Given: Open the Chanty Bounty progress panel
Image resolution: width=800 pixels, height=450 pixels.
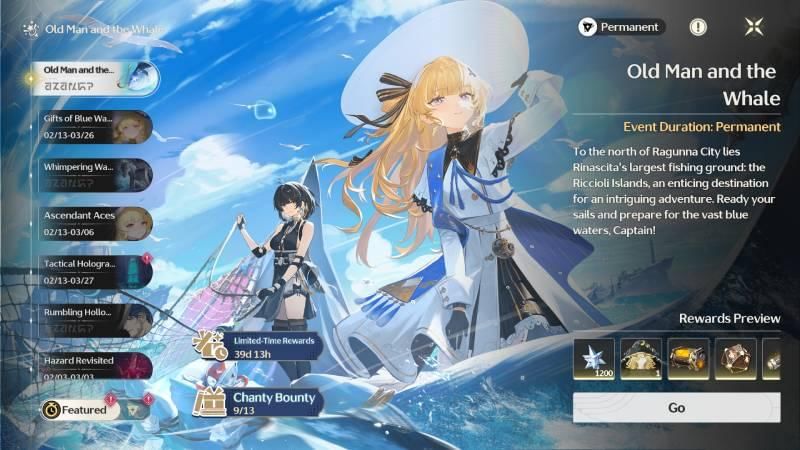Looking at the screenshot, I should point(258,403).
